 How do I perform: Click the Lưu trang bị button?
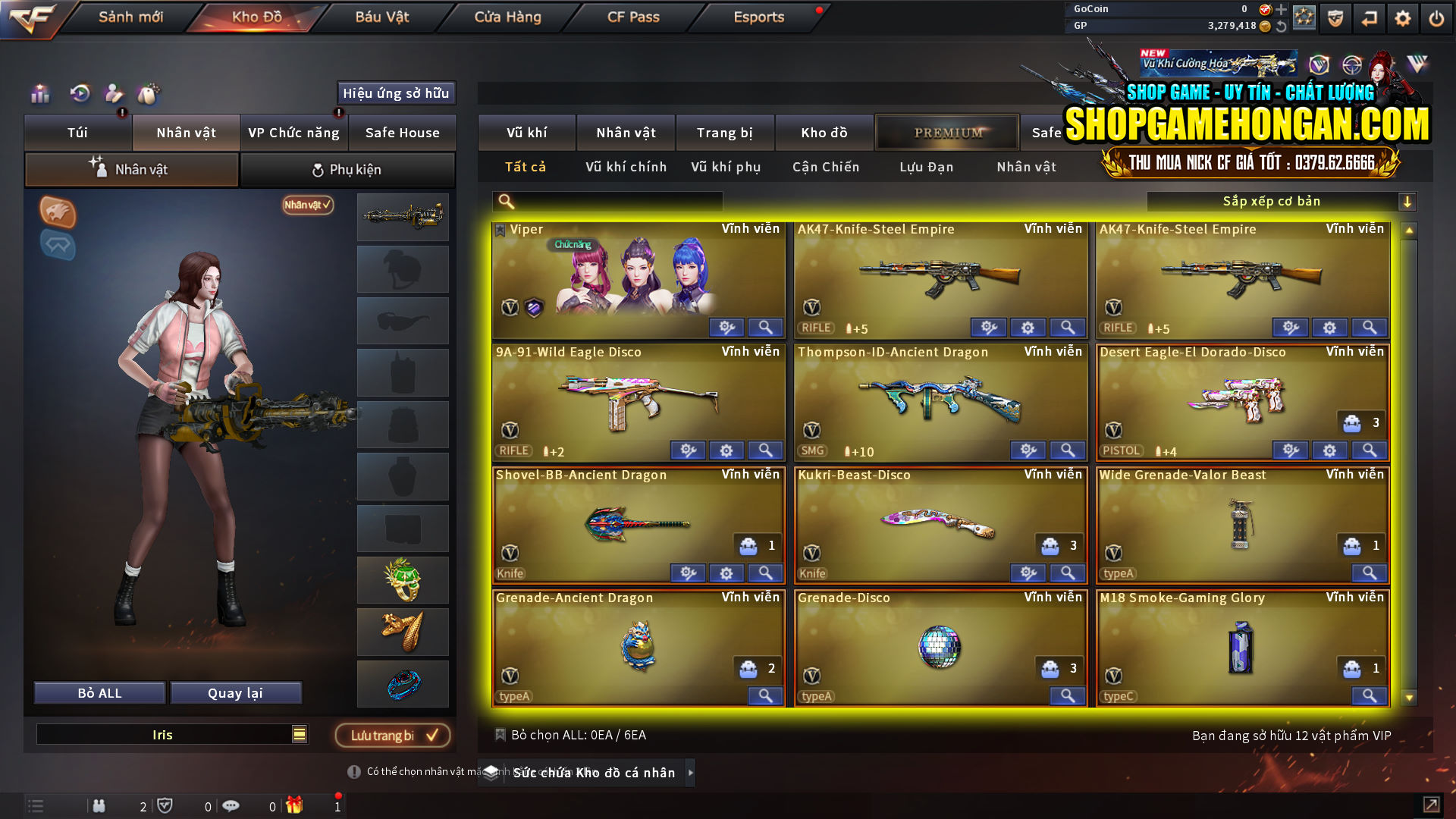click(393, 735)
